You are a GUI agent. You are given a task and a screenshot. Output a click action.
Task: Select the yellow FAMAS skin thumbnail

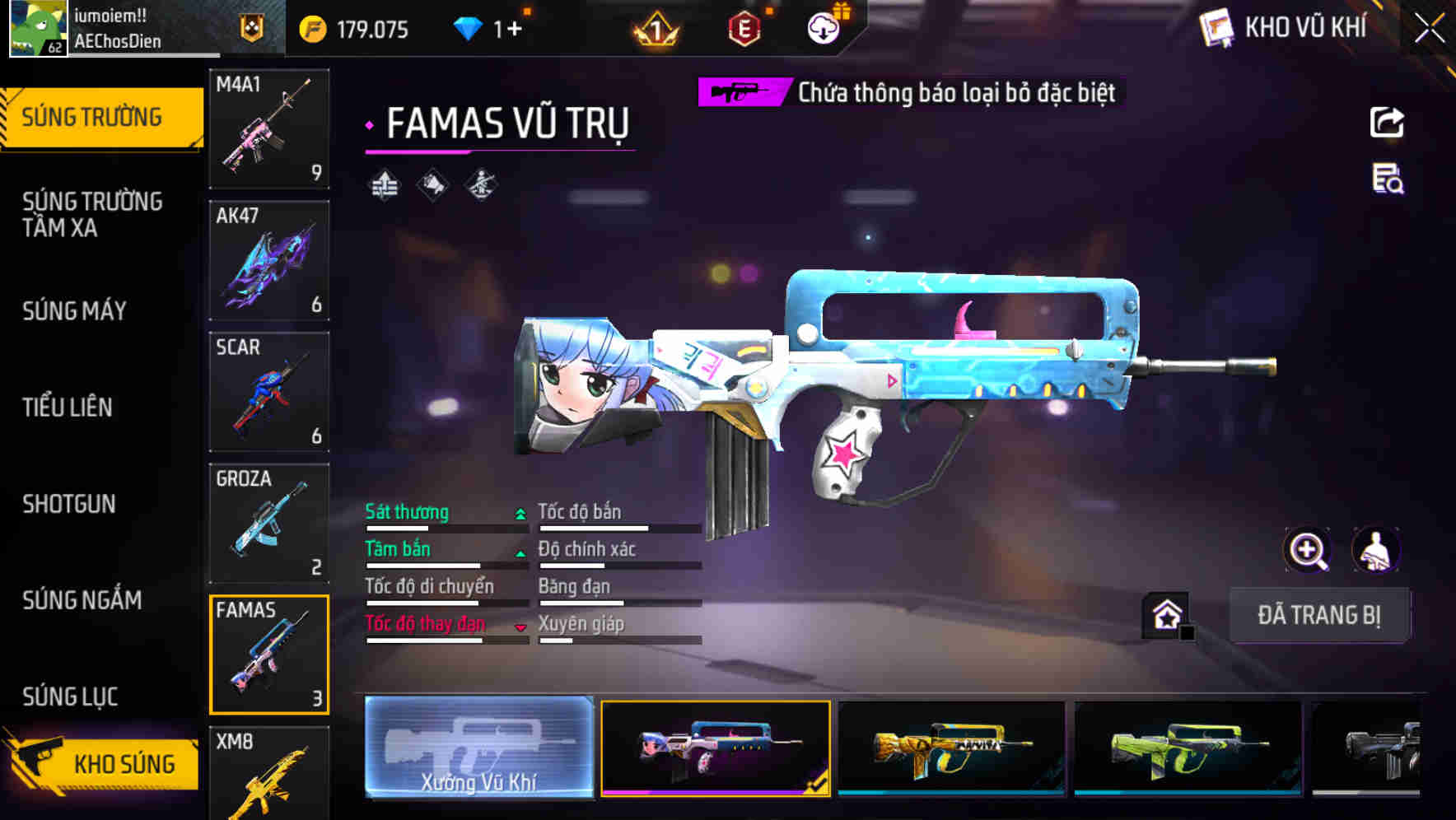951,748
